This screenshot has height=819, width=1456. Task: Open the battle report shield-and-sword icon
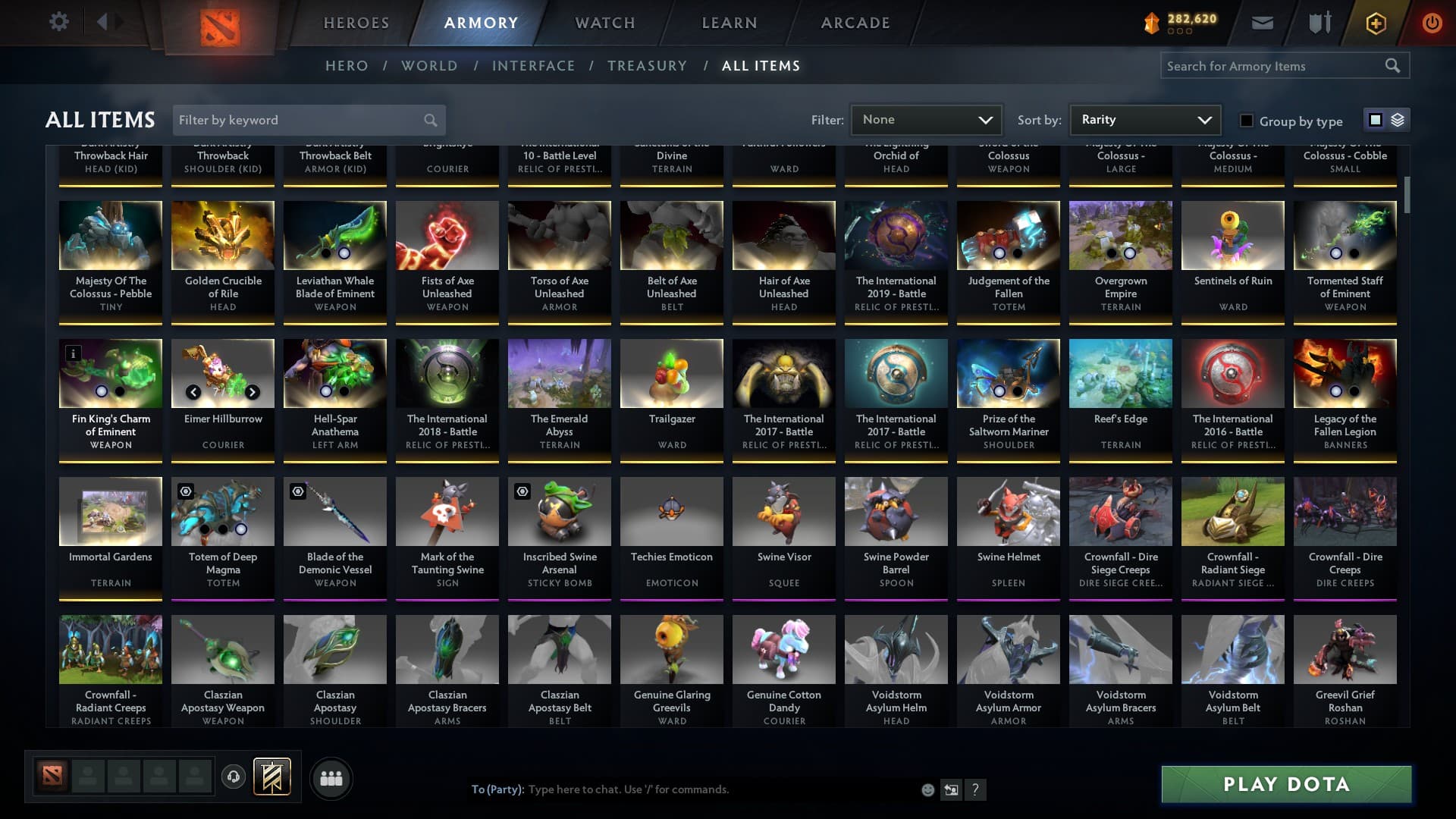pyautogui.click(x=1319, y=23)
